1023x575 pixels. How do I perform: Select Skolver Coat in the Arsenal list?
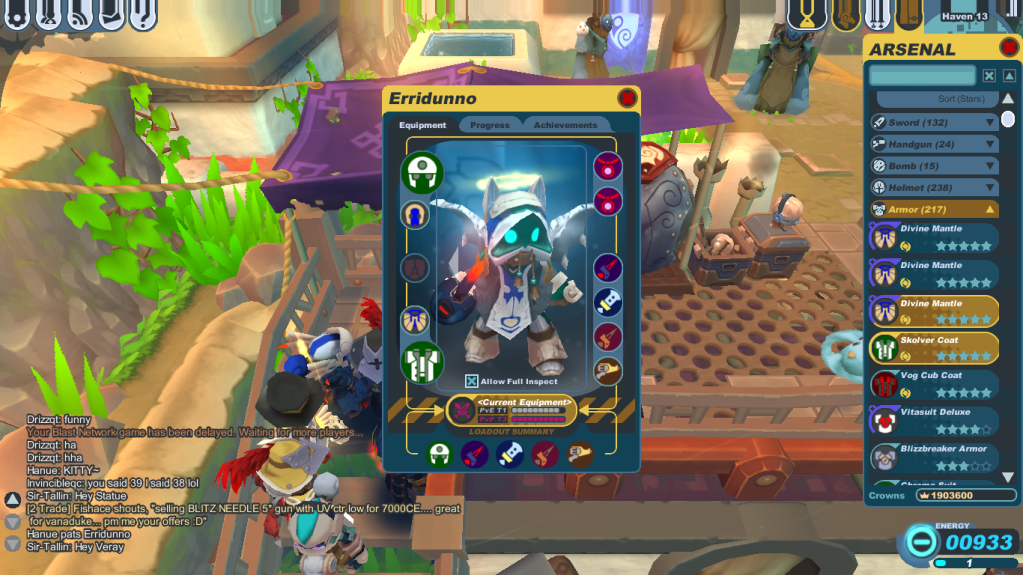934,347
